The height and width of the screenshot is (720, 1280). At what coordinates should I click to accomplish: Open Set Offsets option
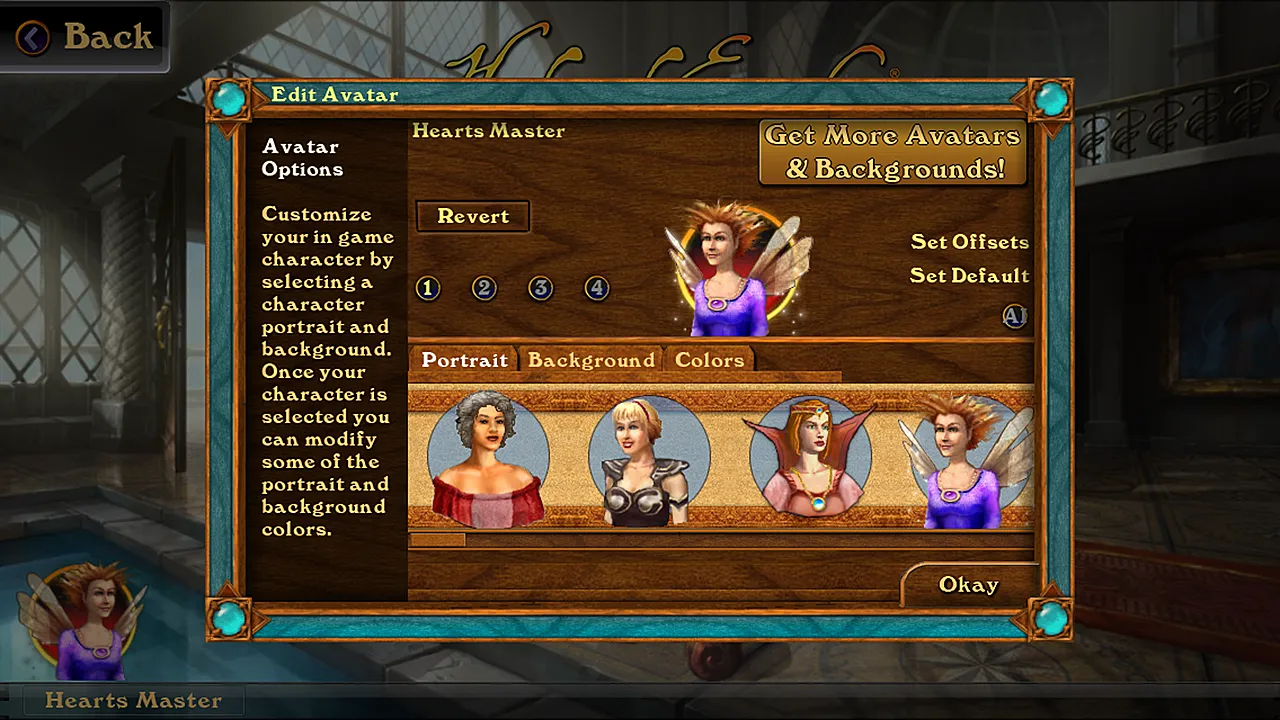969,242
